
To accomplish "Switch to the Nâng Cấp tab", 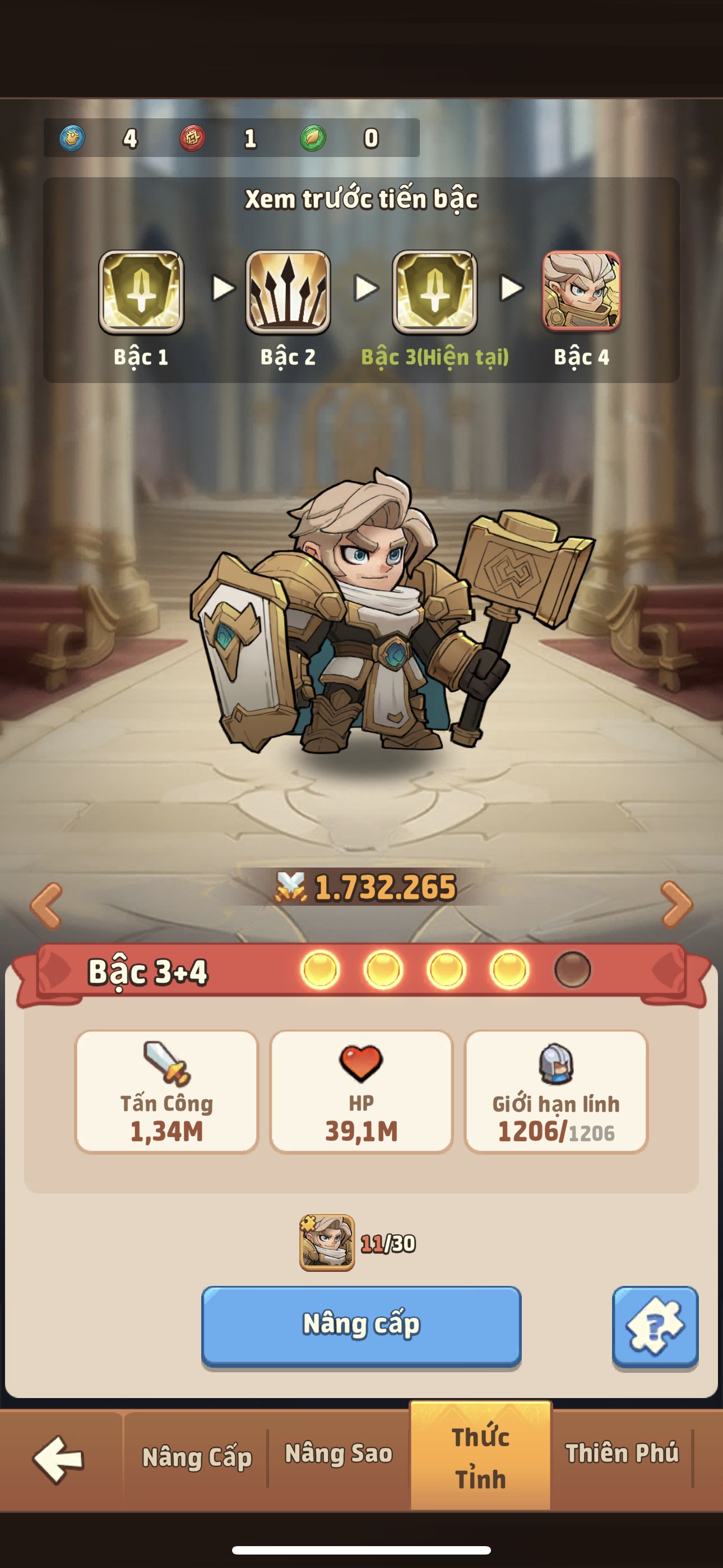I will [x=197, y=1457].
